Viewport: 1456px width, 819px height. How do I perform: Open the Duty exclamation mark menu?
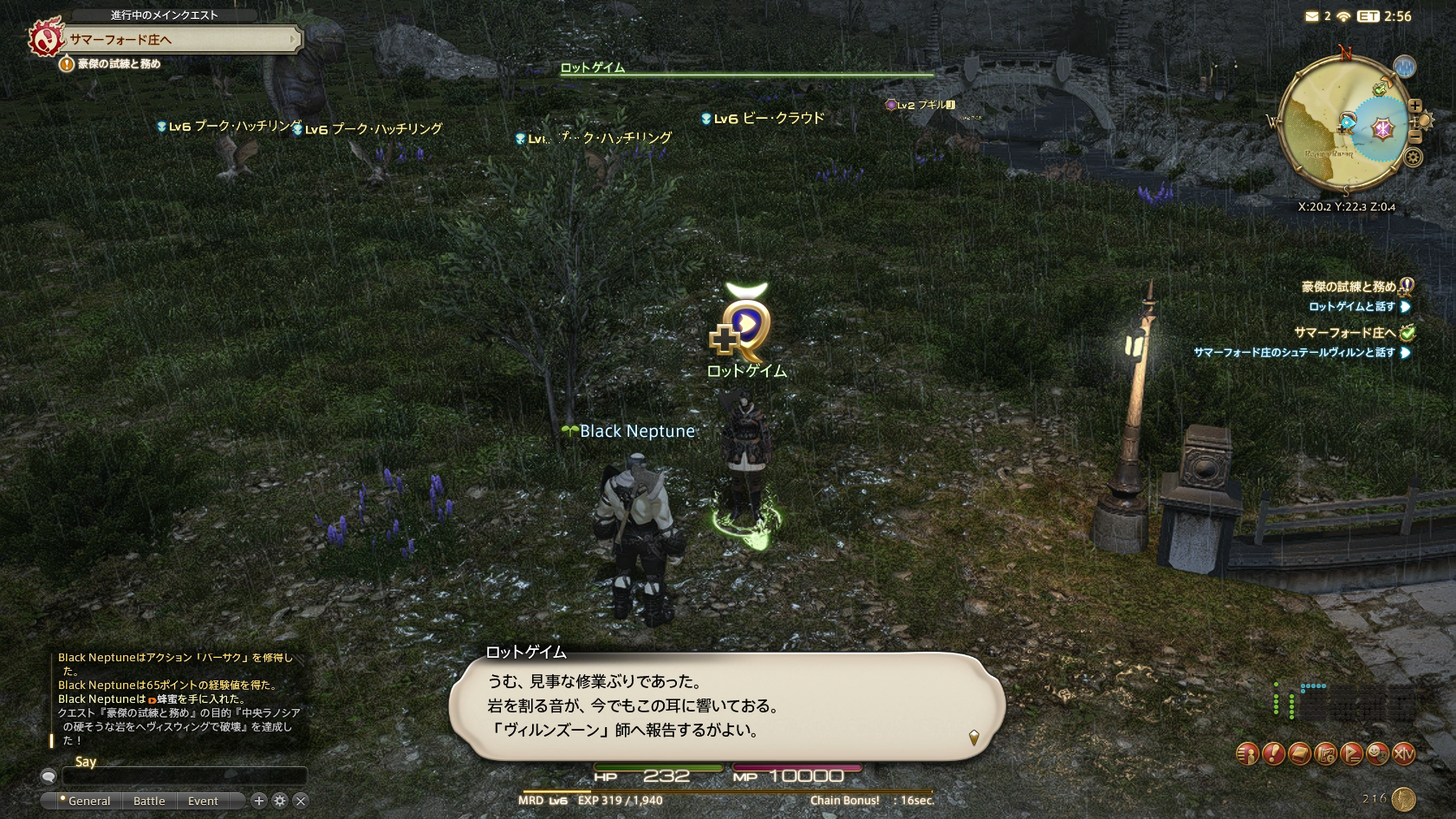1273,754
